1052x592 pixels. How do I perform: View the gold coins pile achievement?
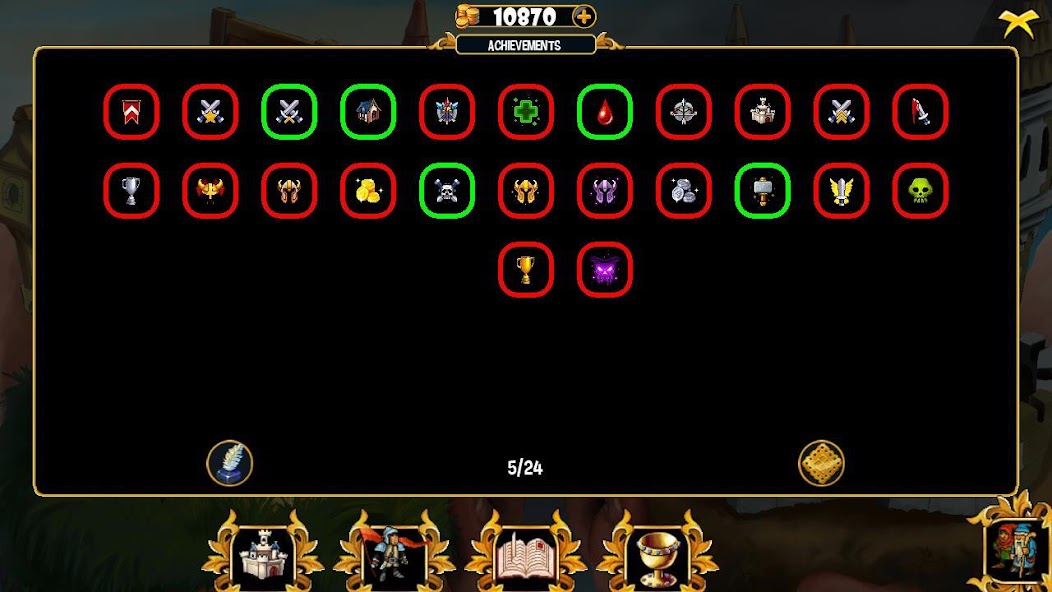[368, 191]
